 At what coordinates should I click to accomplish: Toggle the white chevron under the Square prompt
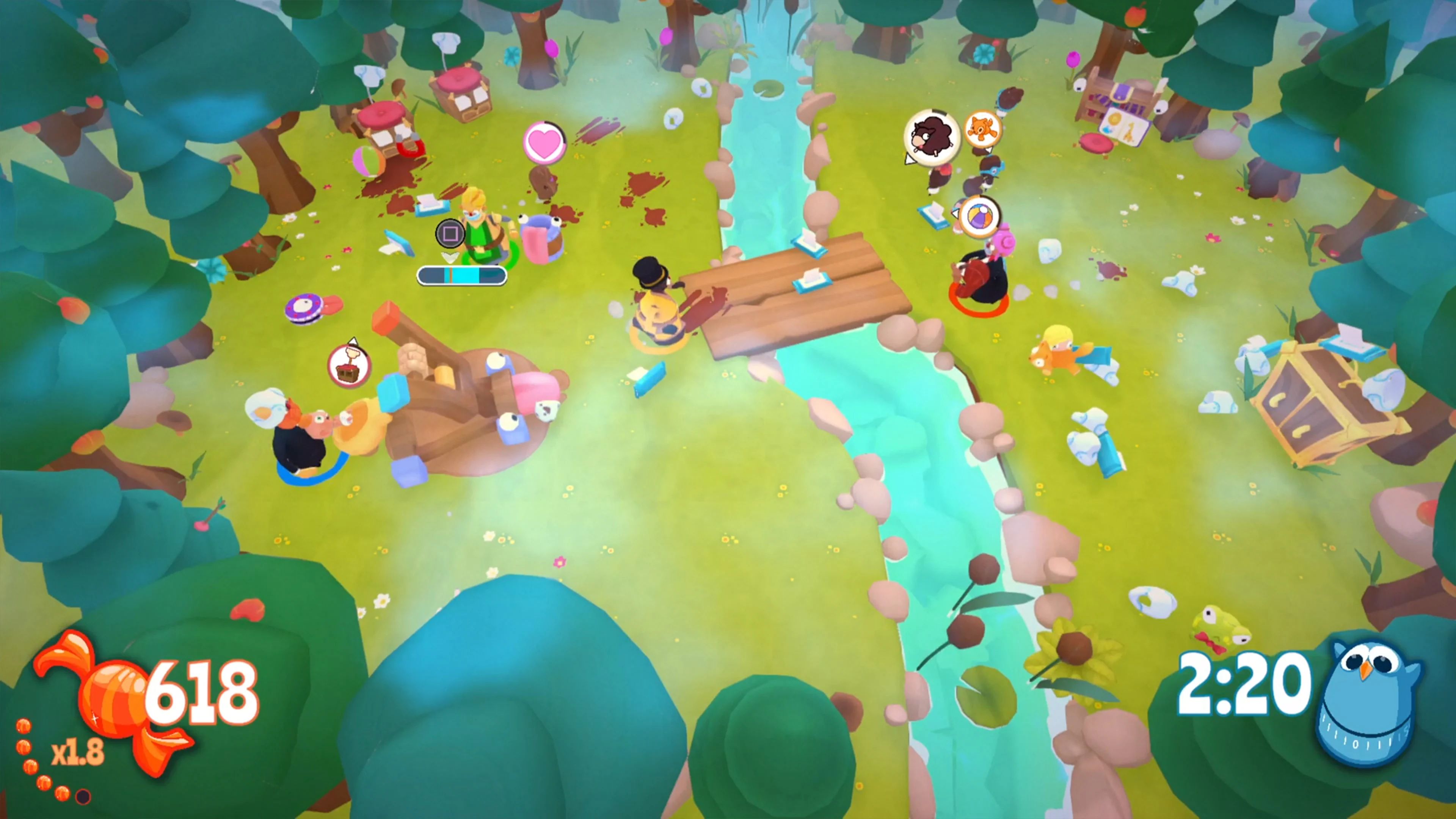(450, 258)
